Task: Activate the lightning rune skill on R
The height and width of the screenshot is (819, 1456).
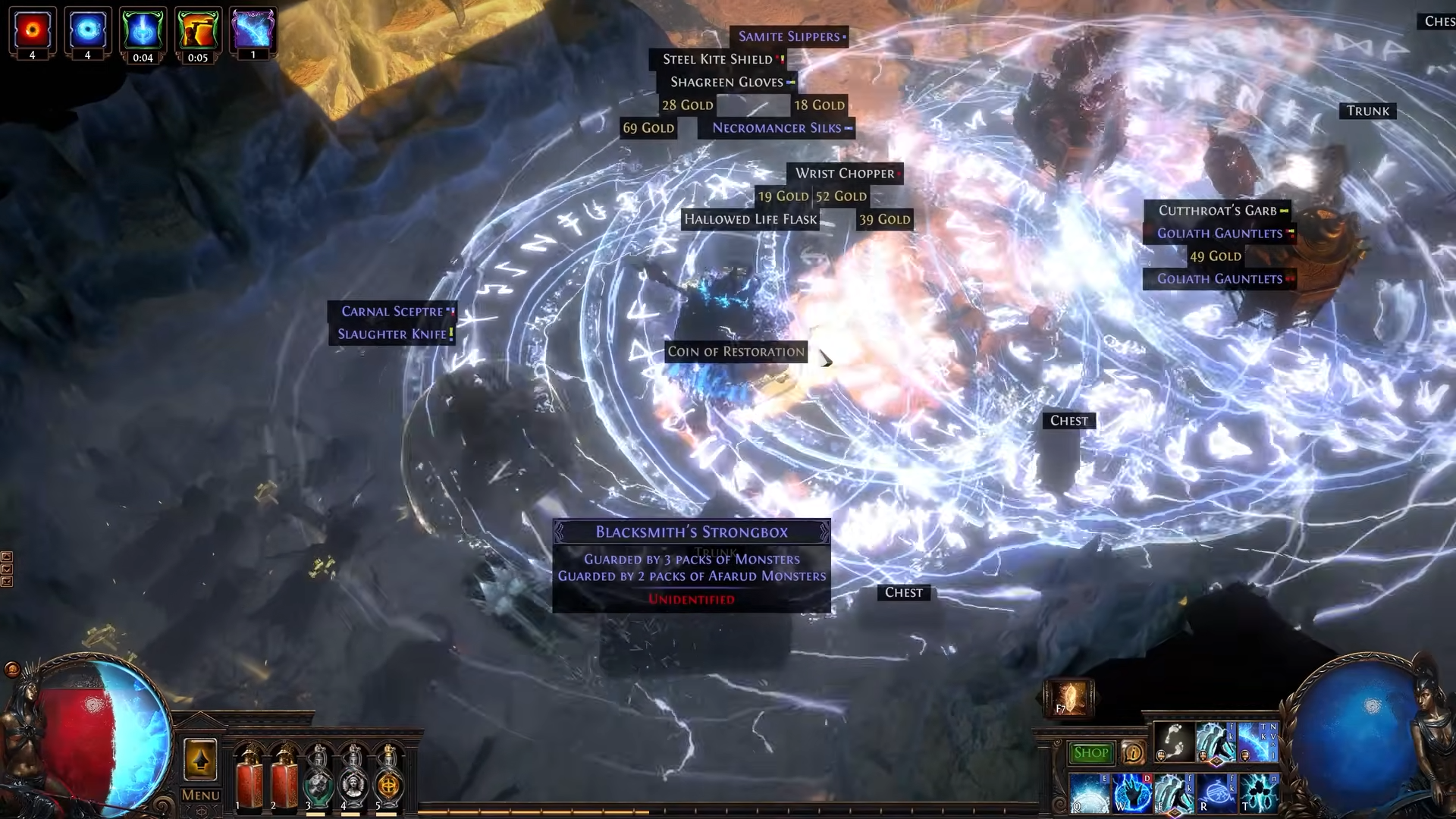Action: [1217, 792]
